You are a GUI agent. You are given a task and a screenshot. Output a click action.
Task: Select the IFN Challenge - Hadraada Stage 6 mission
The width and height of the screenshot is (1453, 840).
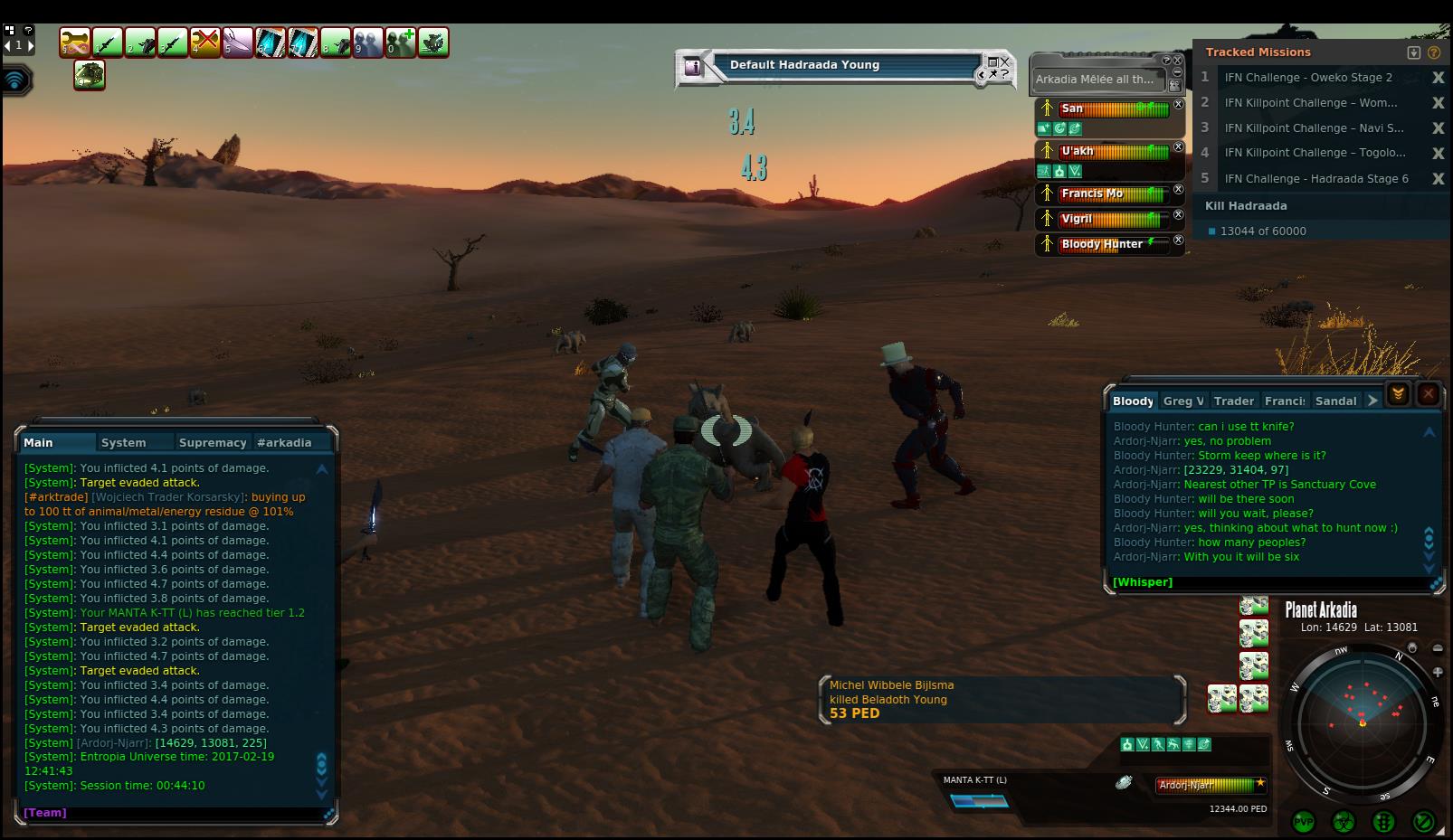pyautogui.click(x=1316, y=179)
